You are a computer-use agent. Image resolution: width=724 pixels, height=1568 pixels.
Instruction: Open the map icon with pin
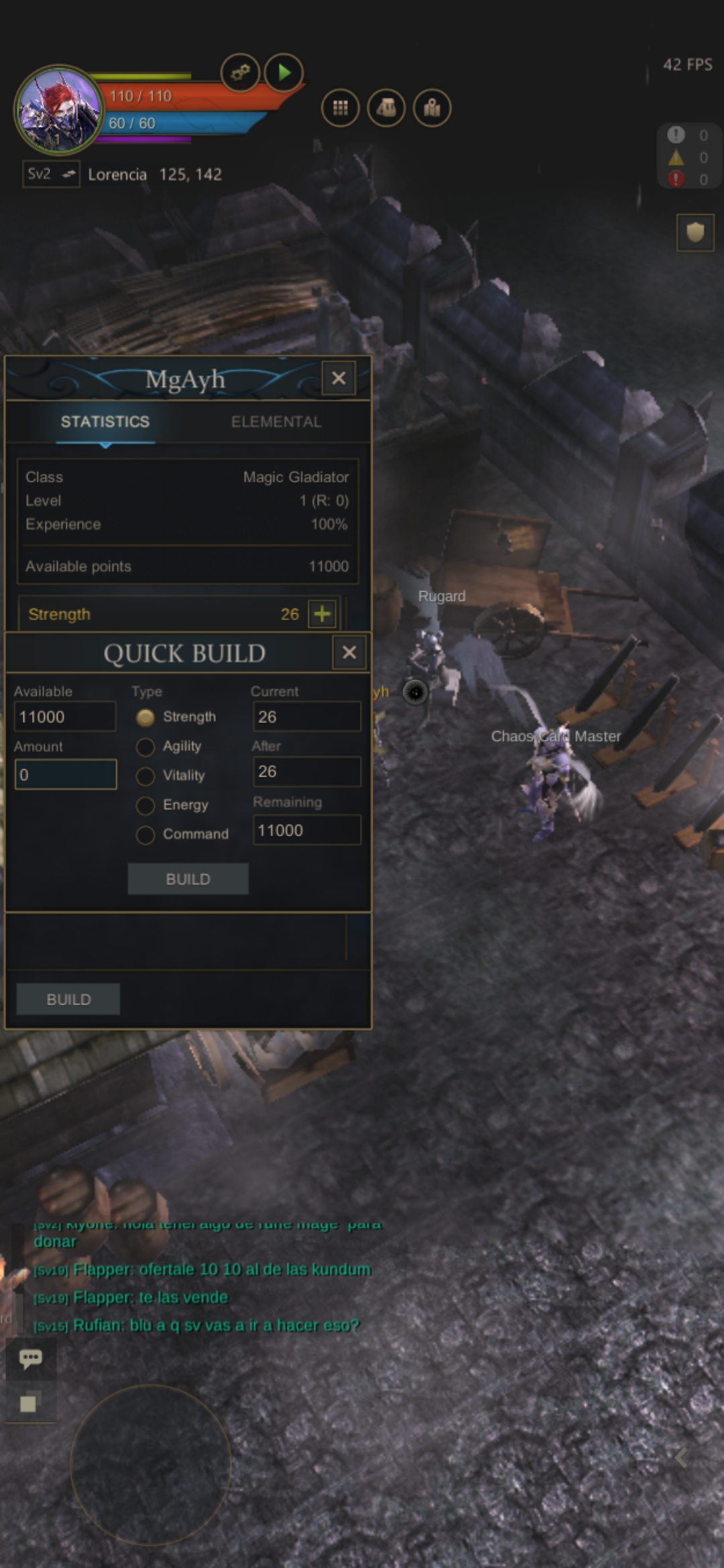coord(432,108)
